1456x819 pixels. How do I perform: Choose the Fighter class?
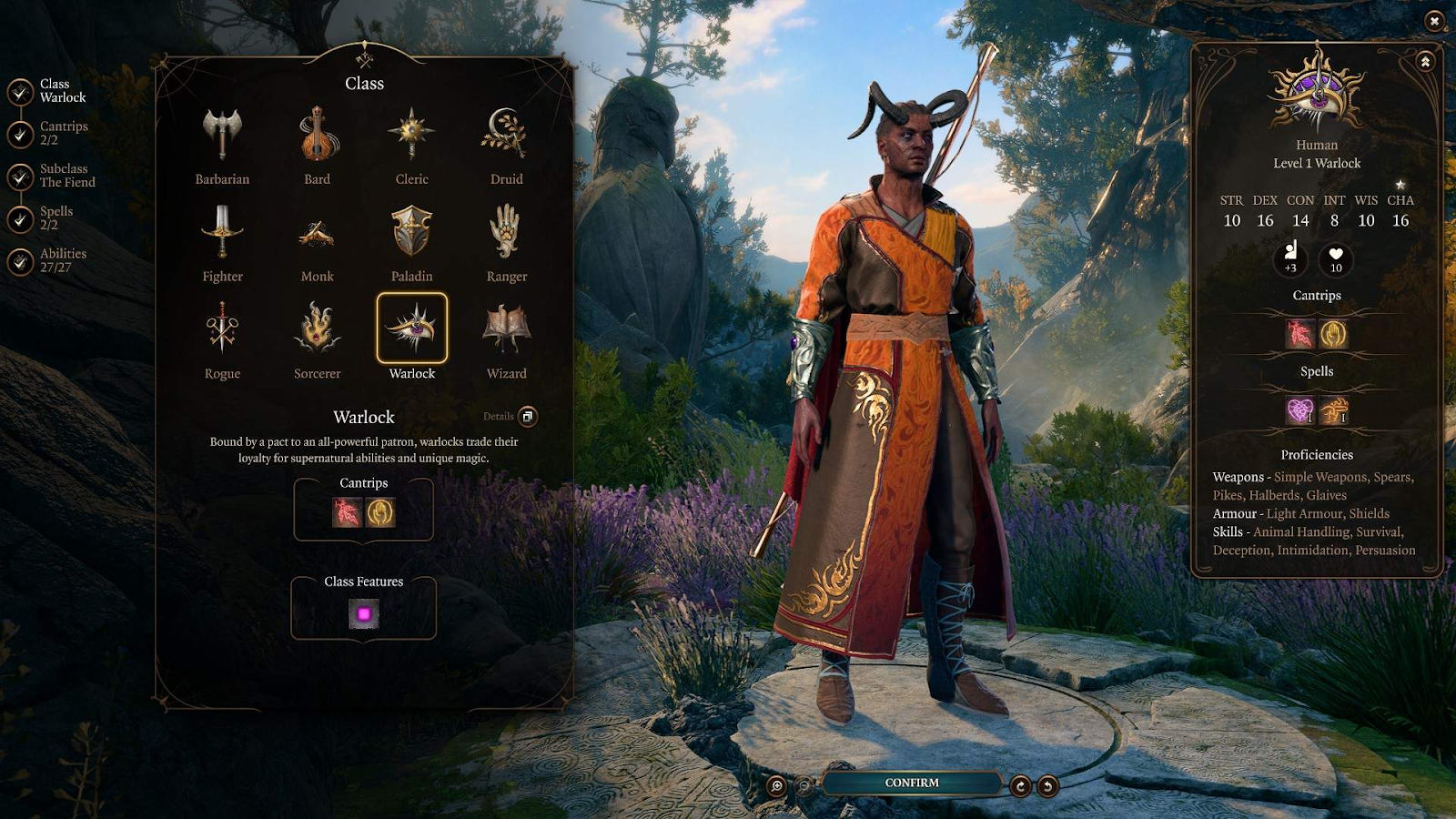click(x=222, y=234)
